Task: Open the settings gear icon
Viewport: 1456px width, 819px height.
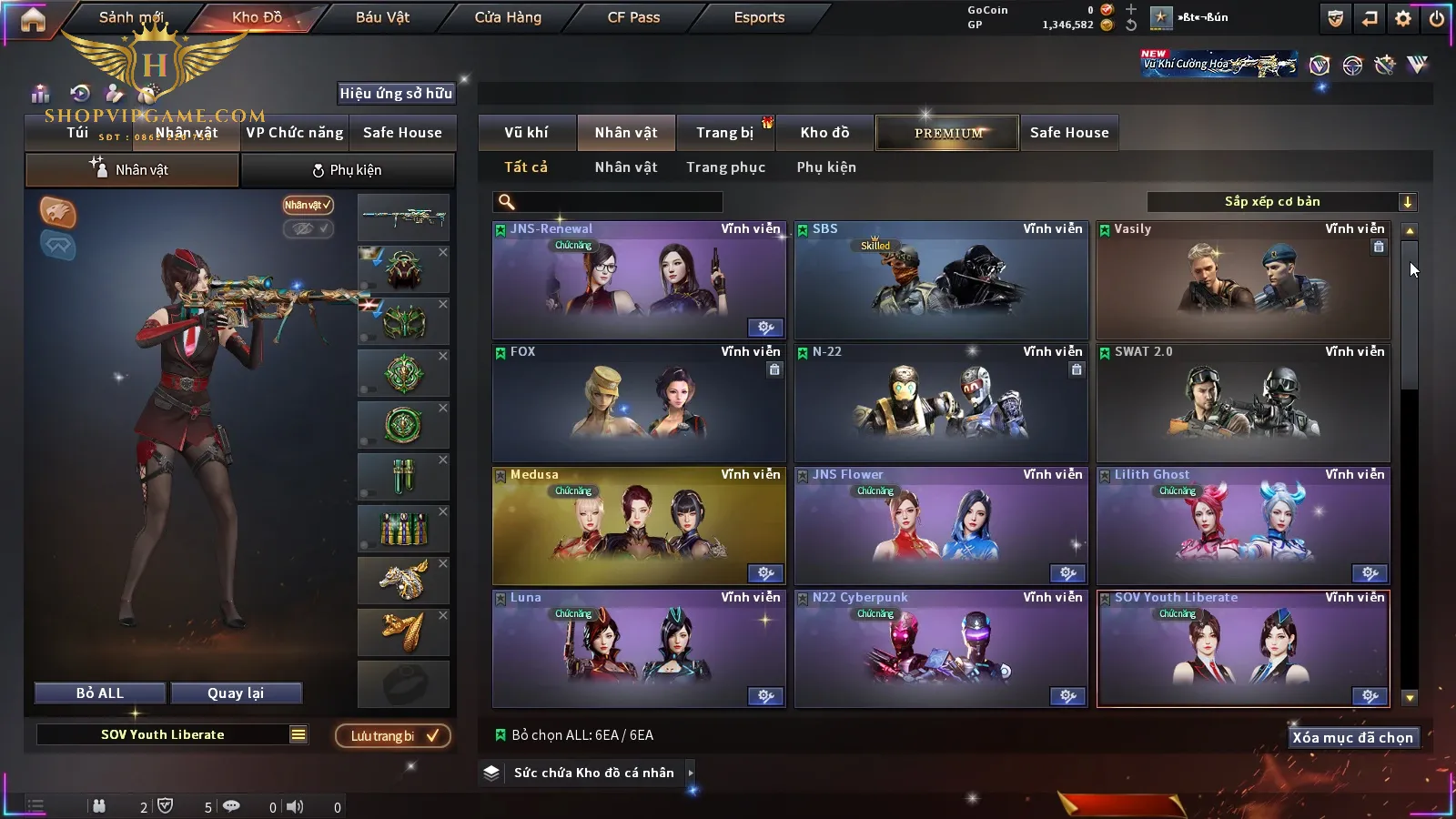Action: point(1403,18)
